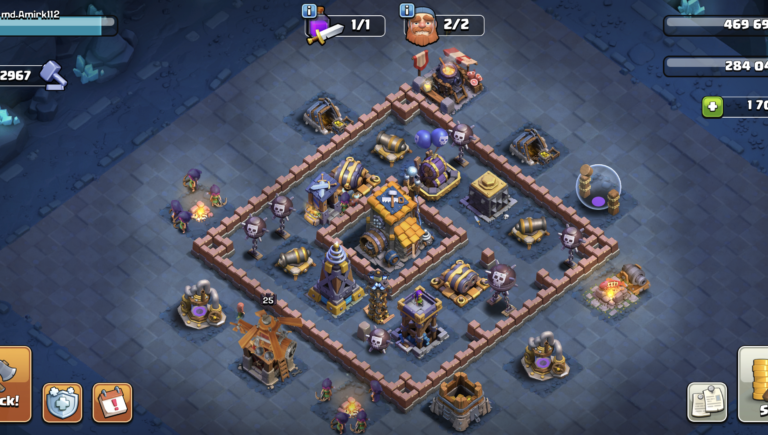This screenshot has height=435, width=768.
Task: Tap the sword and elixir bottle icon
Action: [x=324, y=28]
